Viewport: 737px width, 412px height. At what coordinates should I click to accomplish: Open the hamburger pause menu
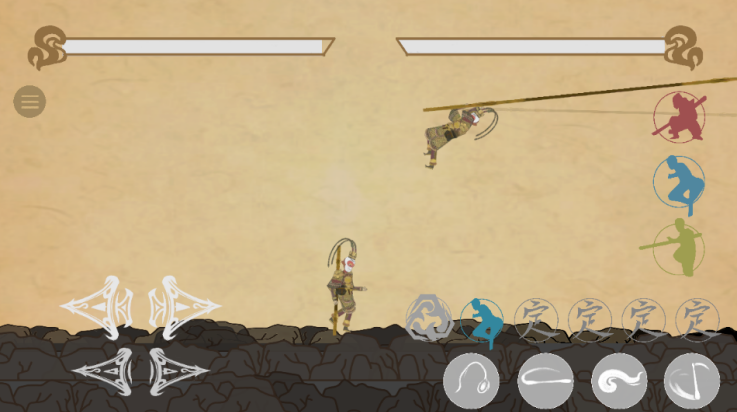point(29,101)
